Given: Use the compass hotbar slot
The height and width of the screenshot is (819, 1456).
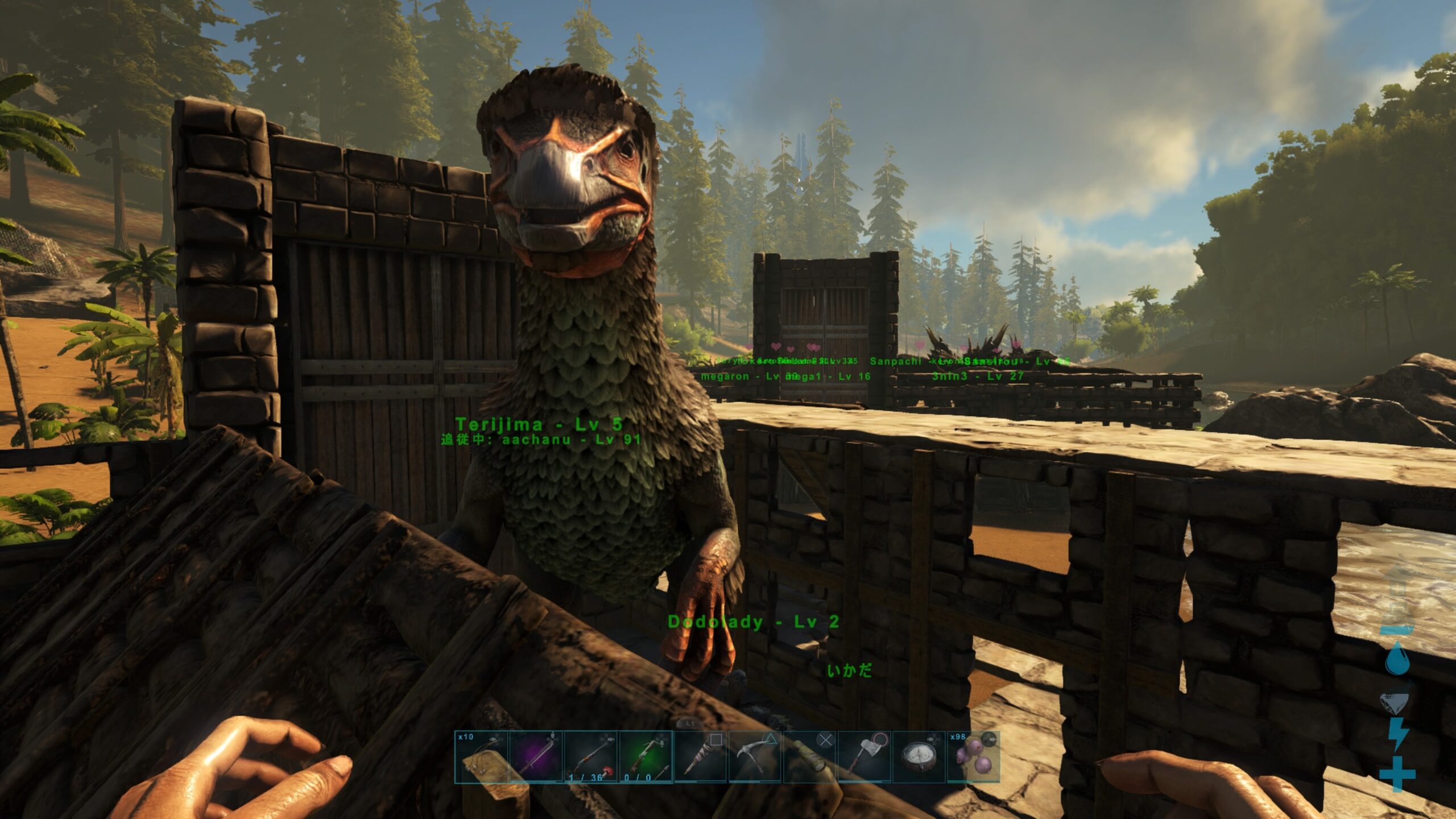Looking at the screenshot, I should 919,757.
